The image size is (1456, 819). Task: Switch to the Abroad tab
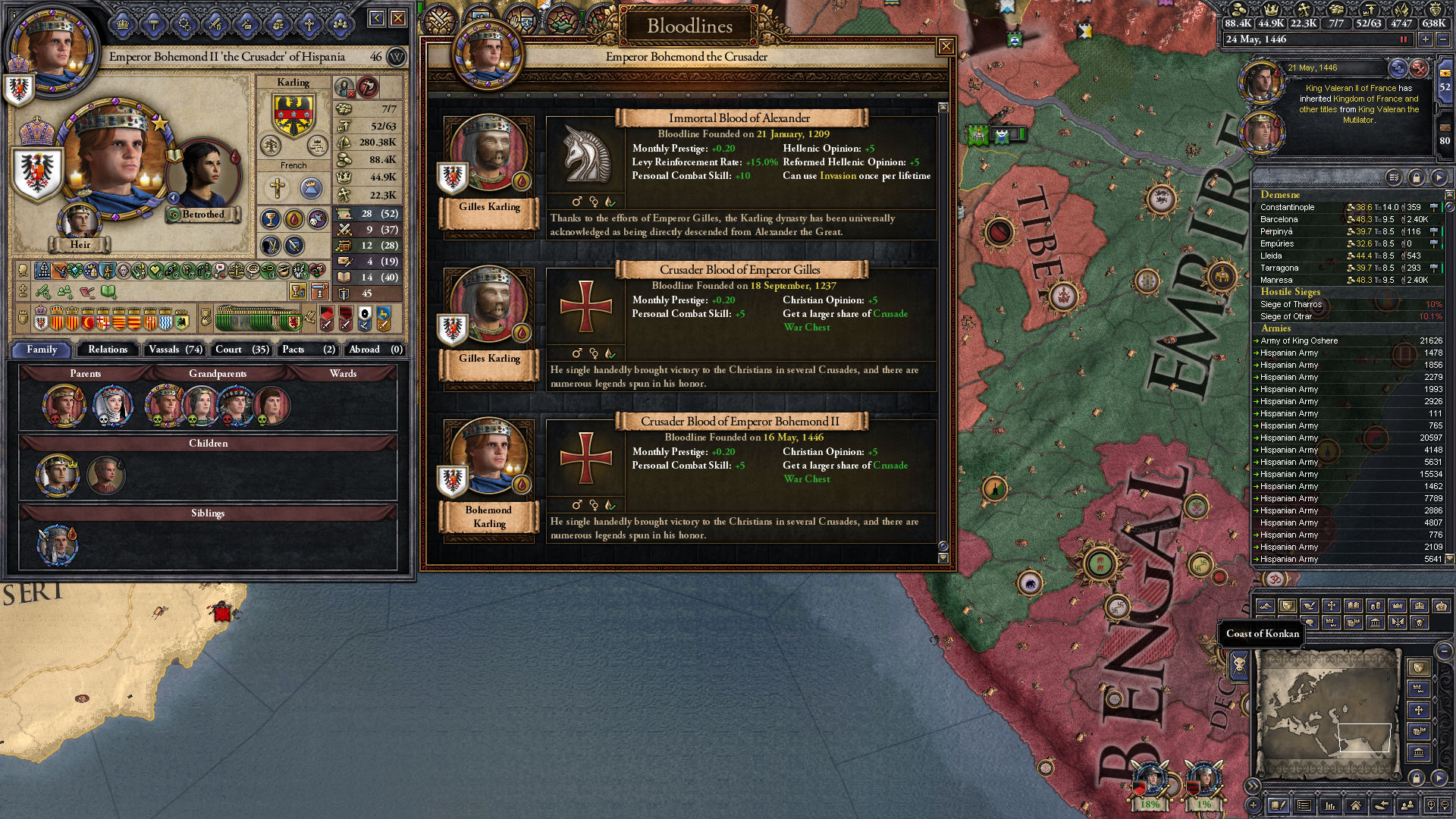point(375,350)
